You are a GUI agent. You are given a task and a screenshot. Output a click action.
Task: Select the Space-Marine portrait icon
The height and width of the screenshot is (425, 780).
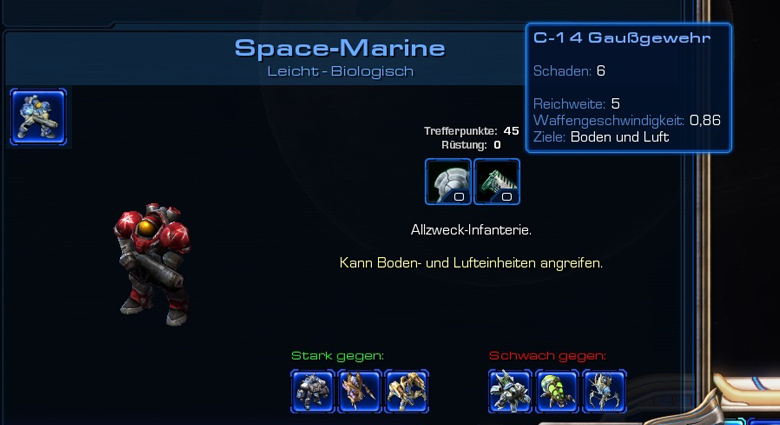tap(39, 117)
